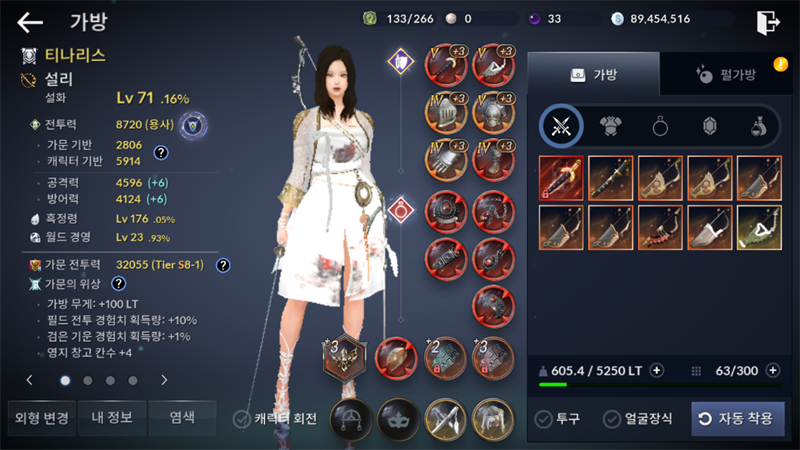Open the potion category filter
The image size is (800, 450).
tap(760, 126)
